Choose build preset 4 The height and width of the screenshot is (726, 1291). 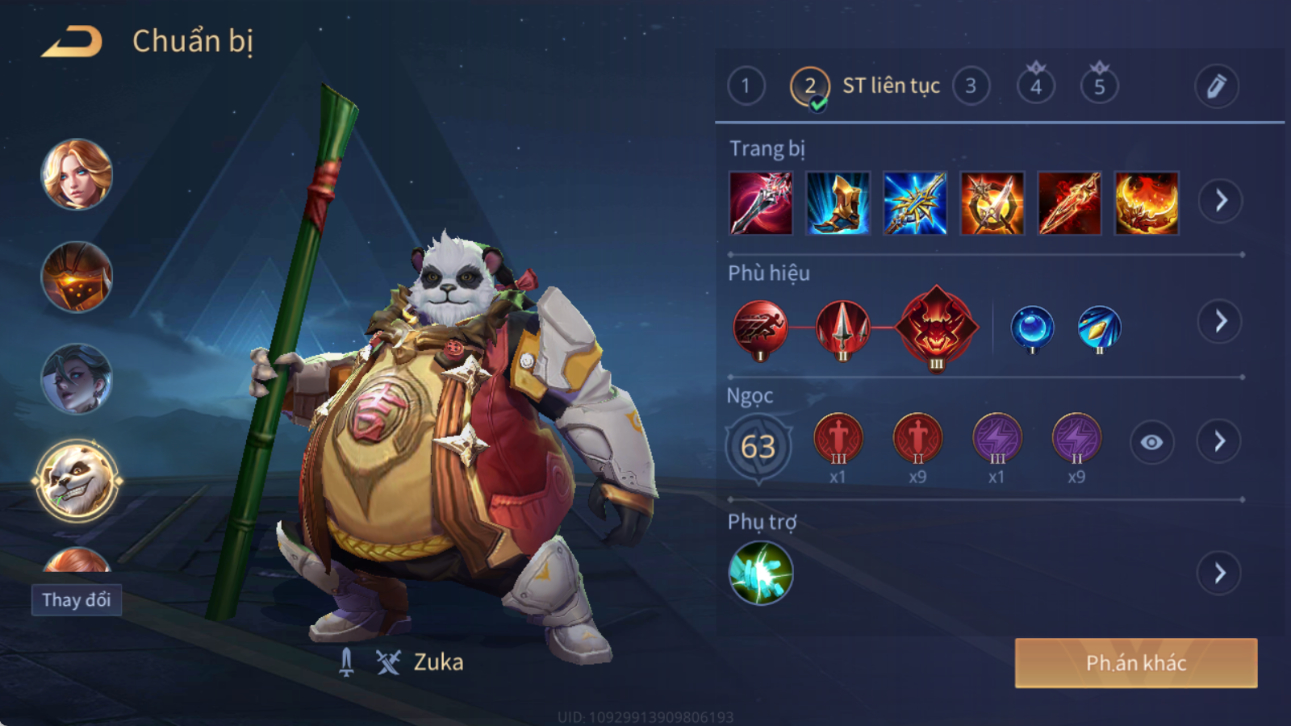point(1036,86)
